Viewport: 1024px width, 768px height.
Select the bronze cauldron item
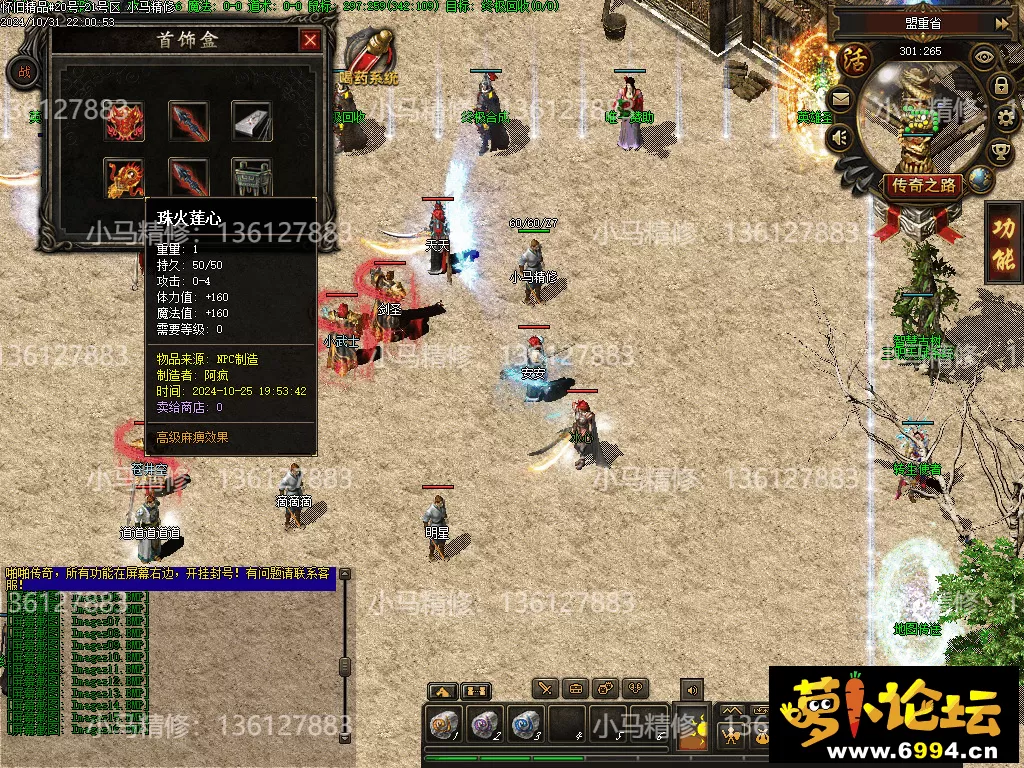click(252, 175)
